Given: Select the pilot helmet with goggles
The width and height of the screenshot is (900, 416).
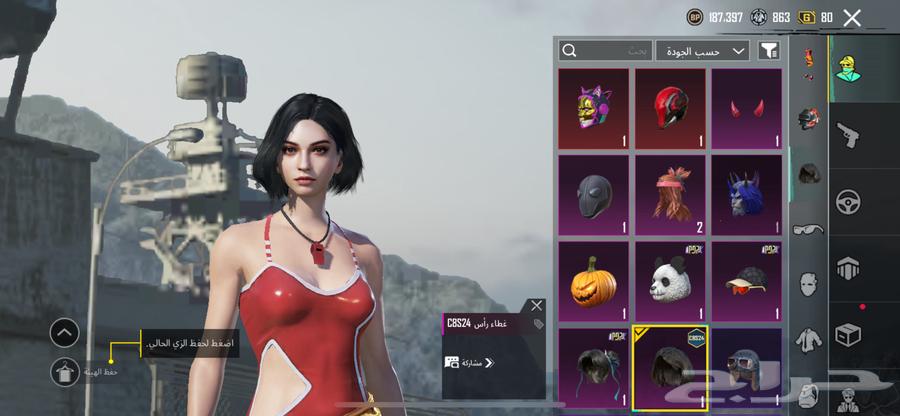Looking at the screenshot, I should coord(746,367).
